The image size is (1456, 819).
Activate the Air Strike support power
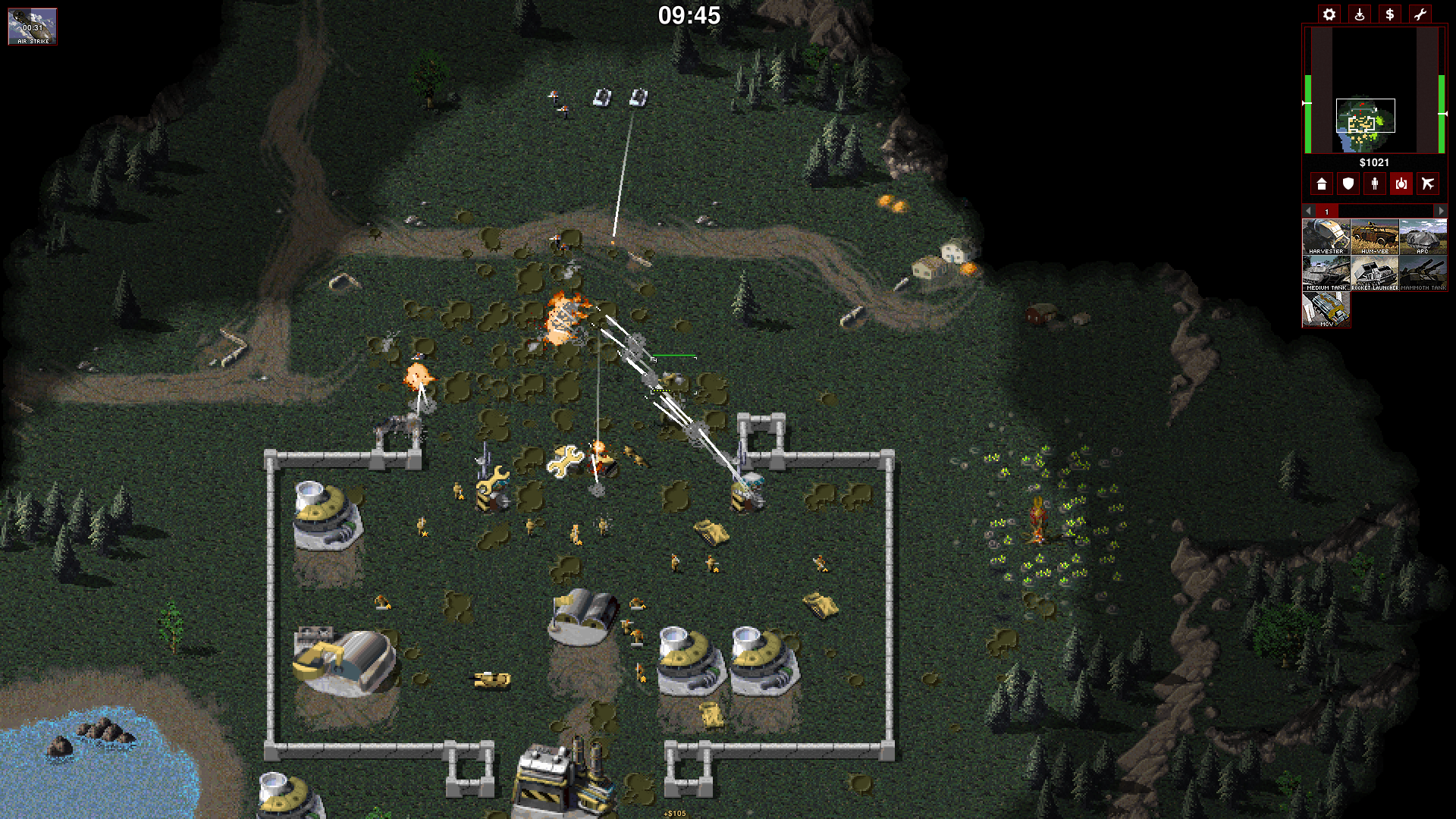[33, 27]
